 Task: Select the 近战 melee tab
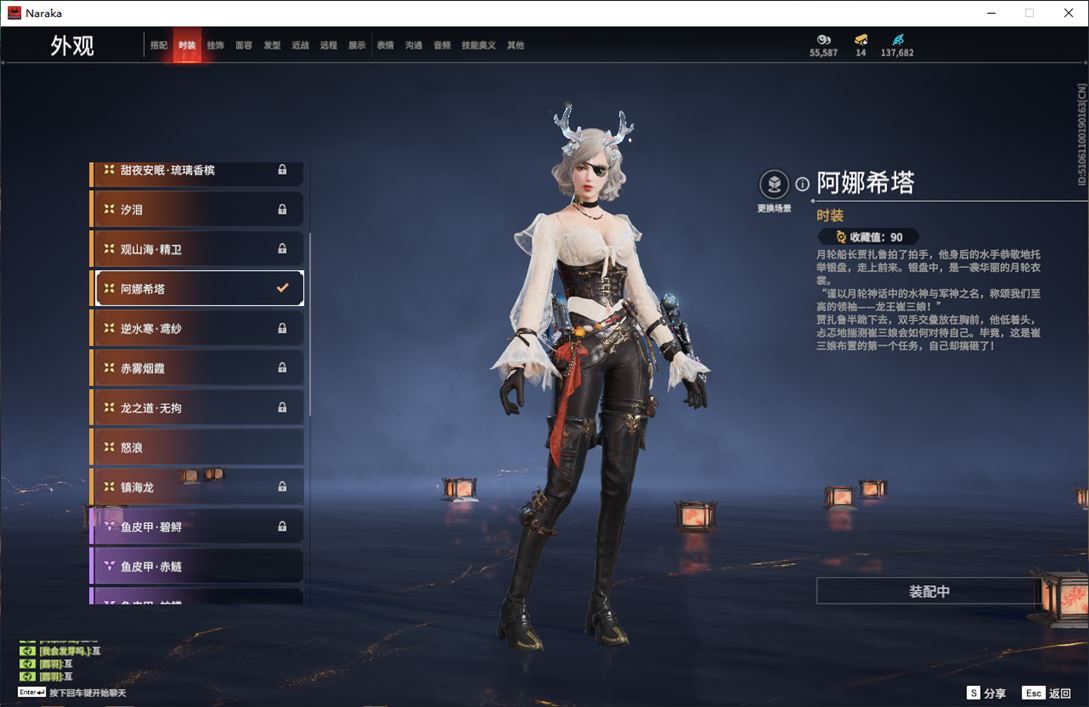pyautogui.click(x=300, y=46)
